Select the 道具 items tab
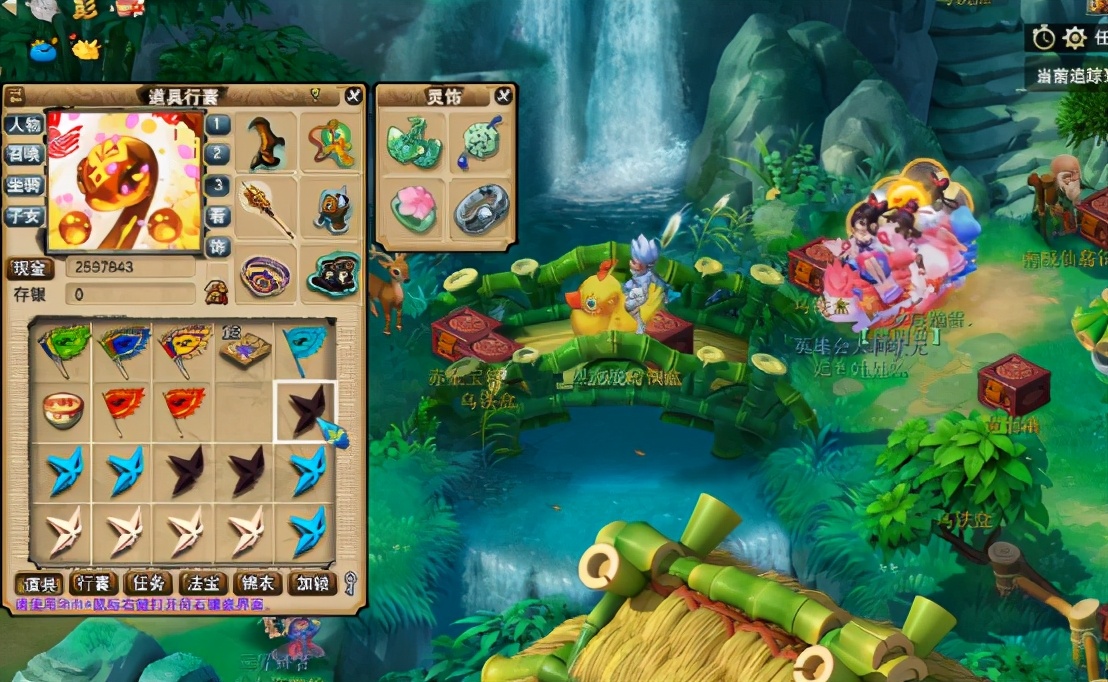This screenshot has height=682, width=1108. click(x=40, y=584)
